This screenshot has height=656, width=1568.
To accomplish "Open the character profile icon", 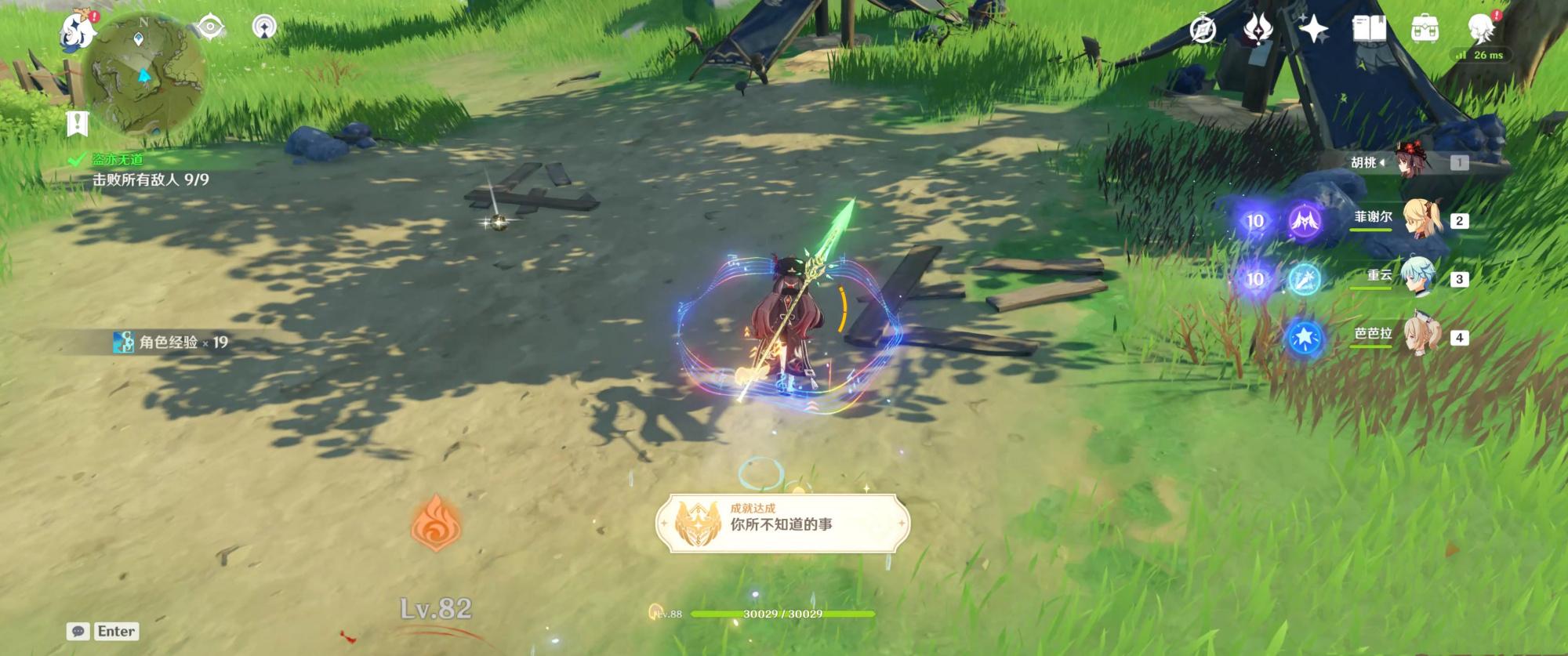I will (1481, 28).
